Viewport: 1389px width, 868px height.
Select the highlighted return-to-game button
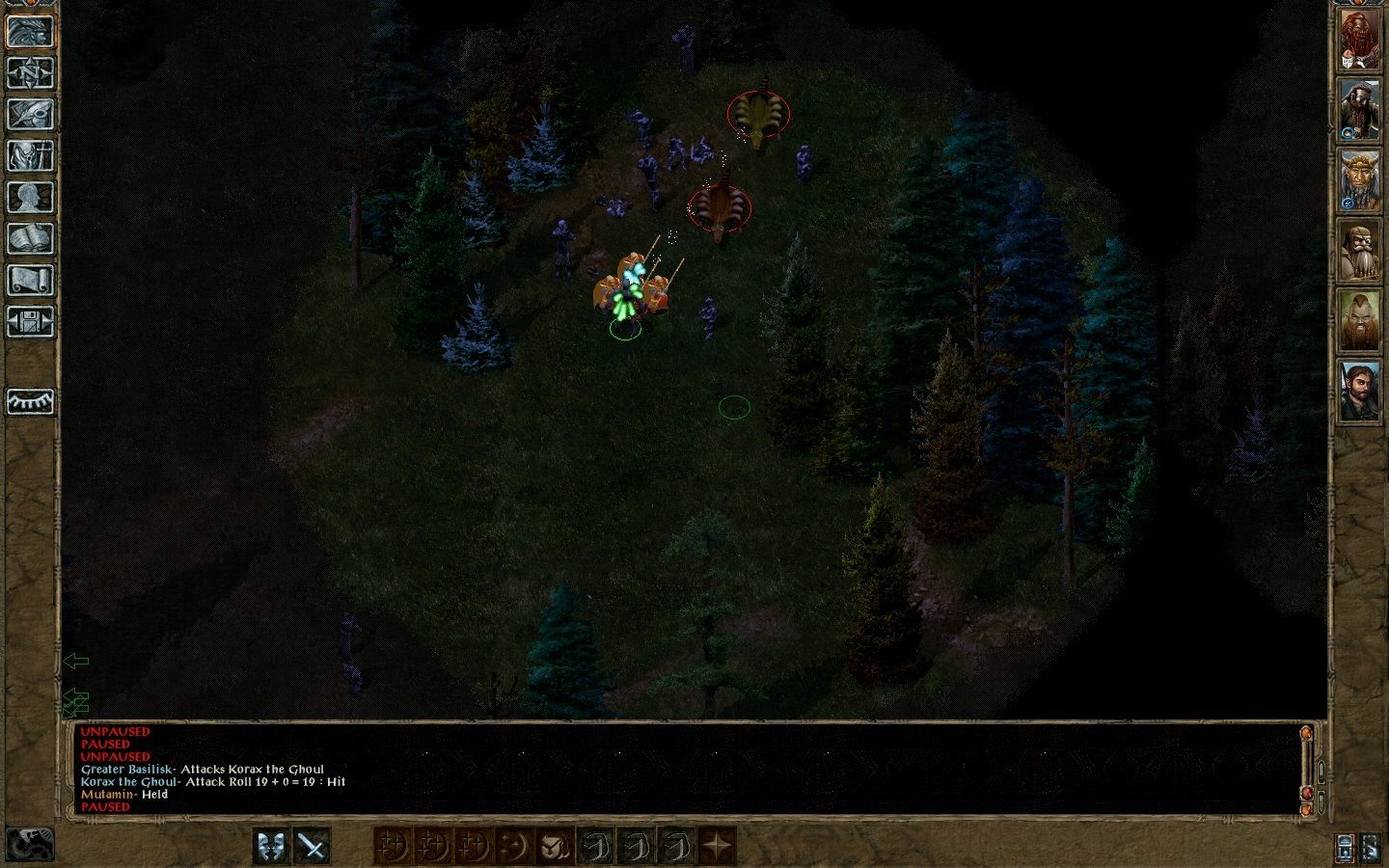pyautogui.click(x=30, y=31)
